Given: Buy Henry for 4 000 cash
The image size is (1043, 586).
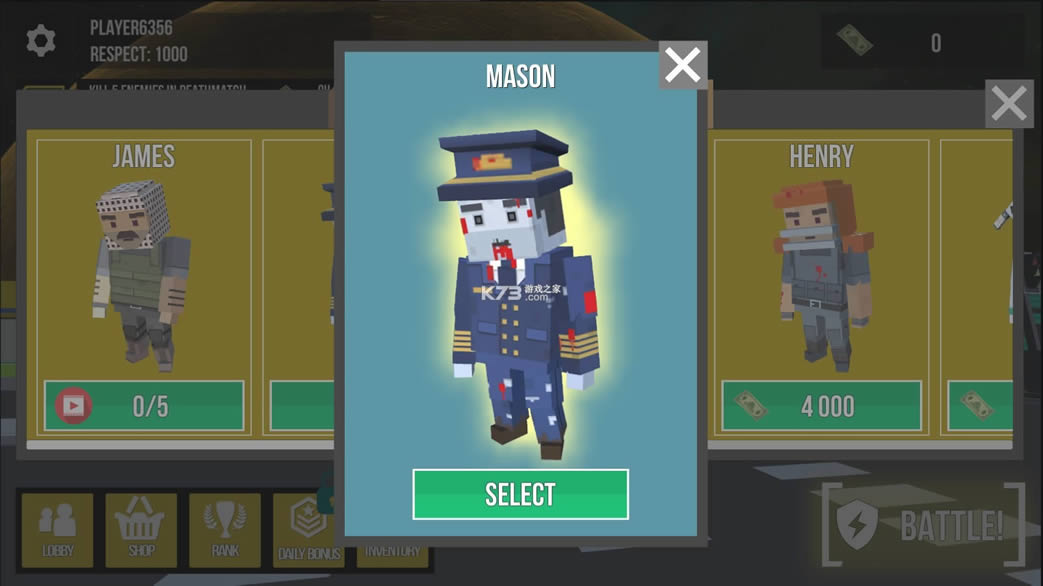Looking at the screenshot, I should [x=821, y=405].
